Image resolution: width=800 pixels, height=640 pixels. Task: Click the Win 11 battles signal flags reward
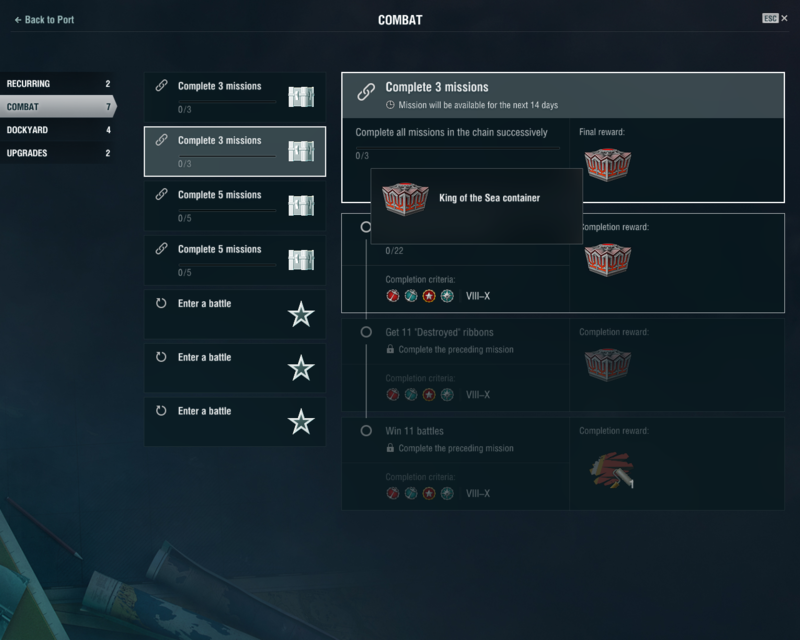(607, 470)
